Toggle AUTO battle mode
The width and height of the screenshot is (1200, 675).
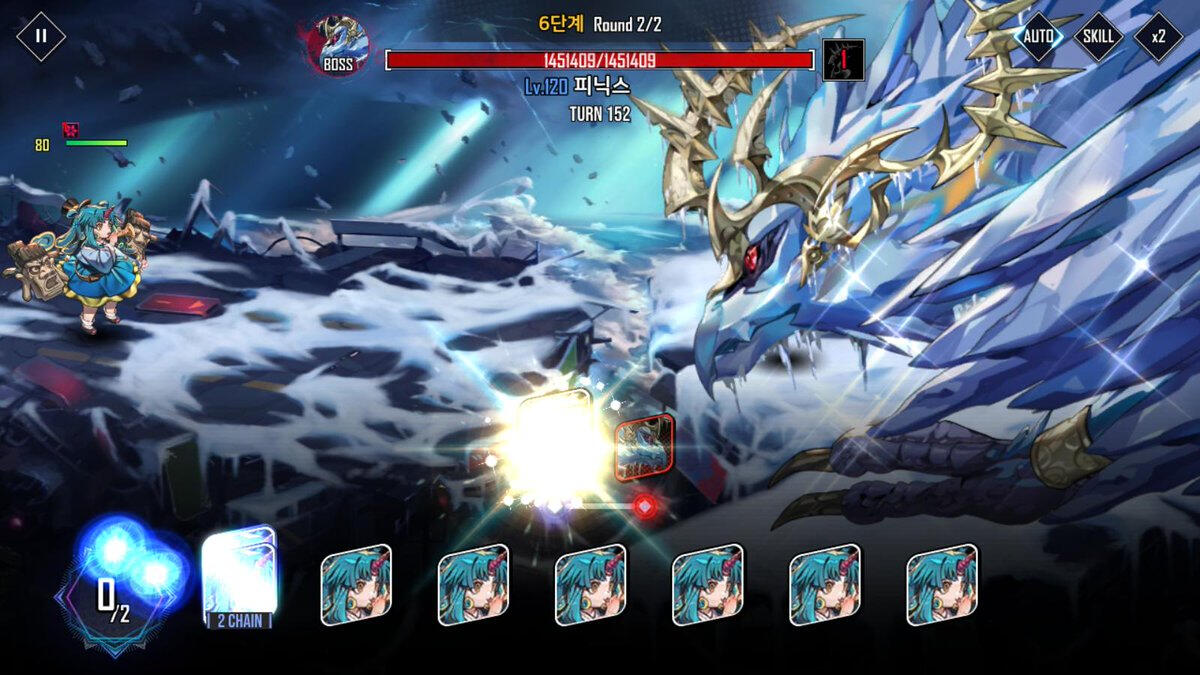[x=1039, y=37]
